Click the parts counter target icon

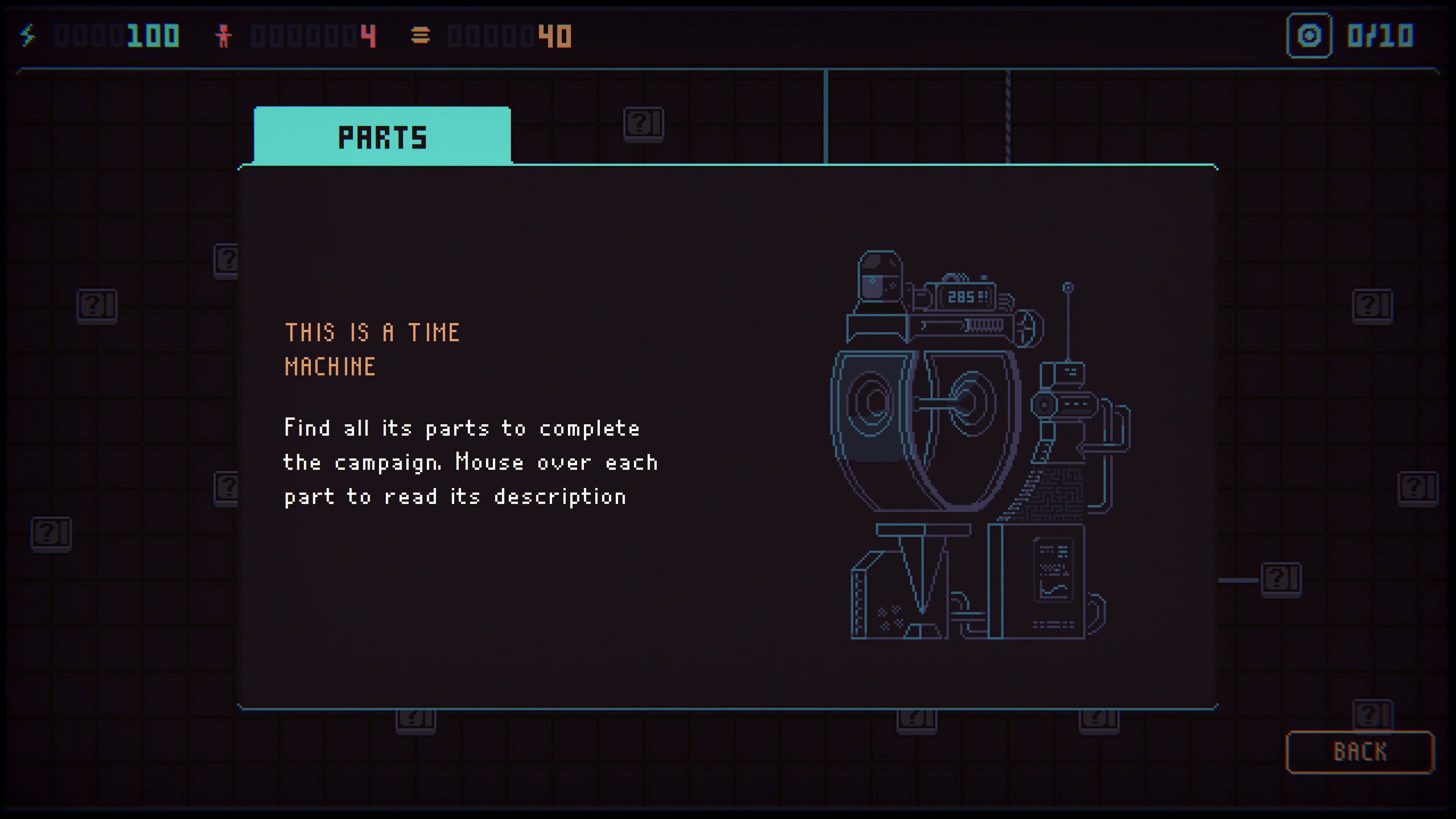point(1310,36)
